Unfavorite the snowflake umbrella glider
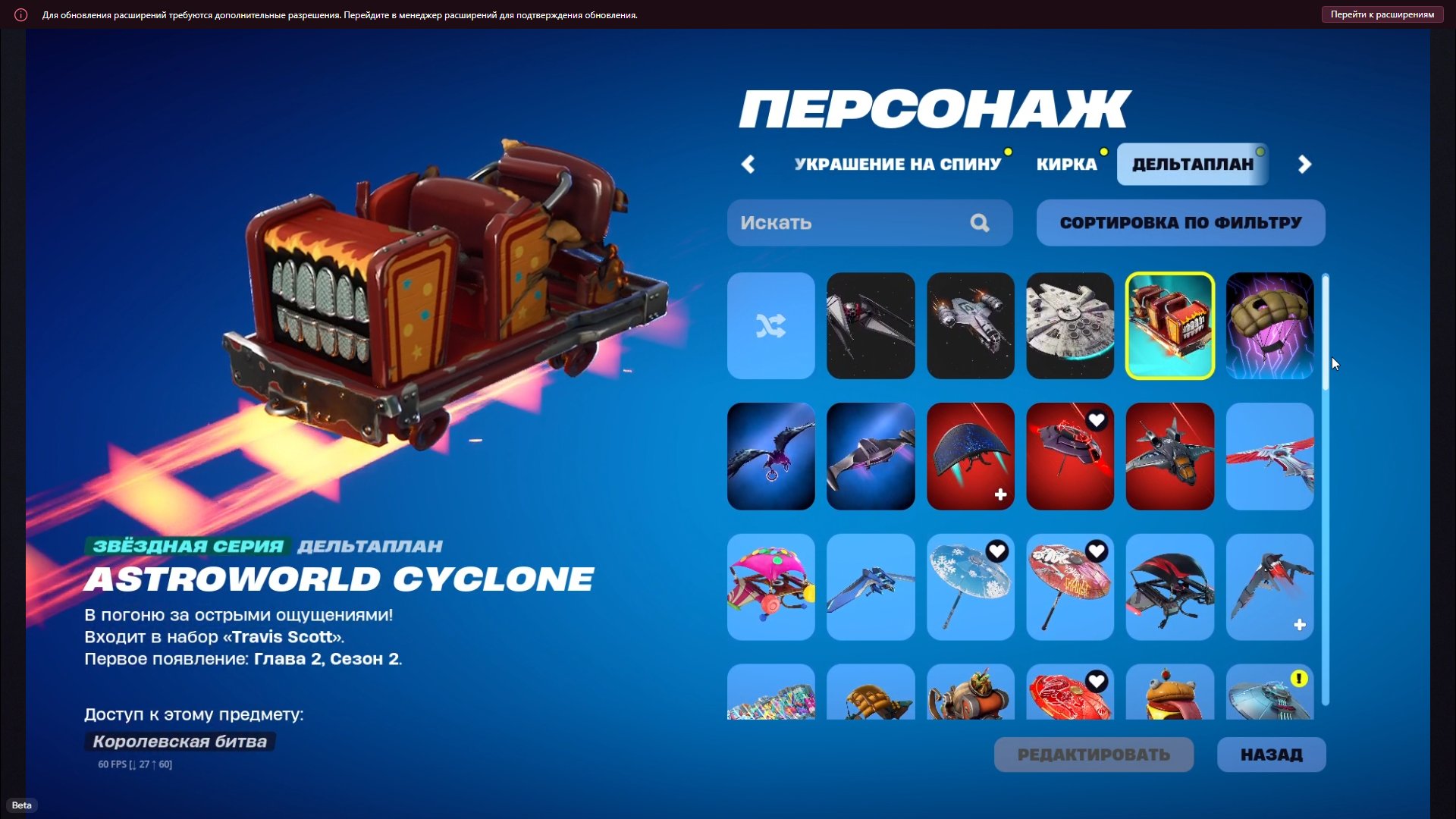Screen dimensions: 1456x819 pos(997,551)
